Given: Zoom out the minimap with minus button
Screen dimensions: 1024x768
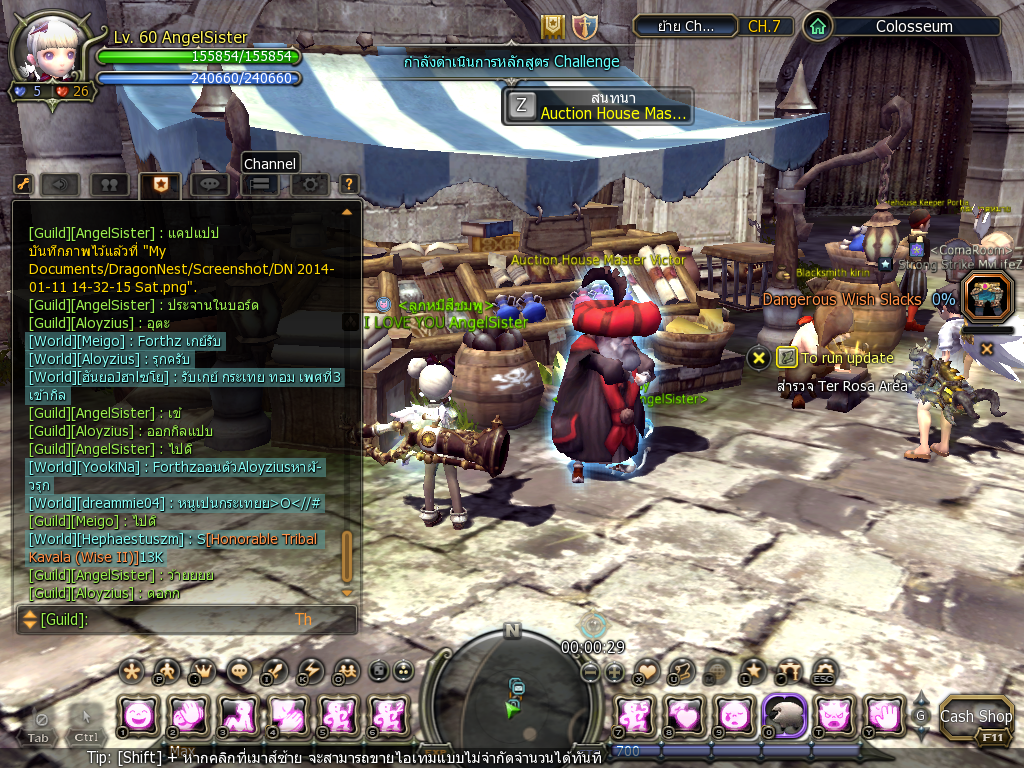Looking at the screenshot, I should click(x=591, y=673).
